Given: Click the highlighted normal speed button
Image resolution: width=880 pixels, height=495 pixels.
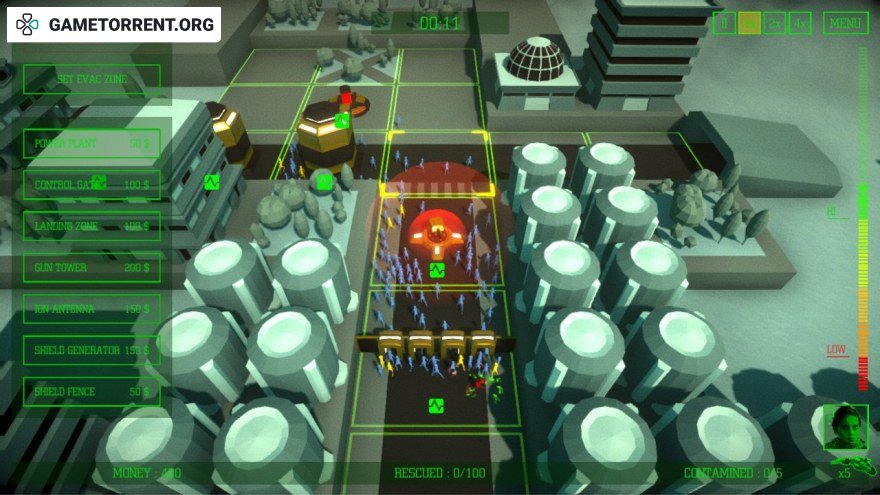Looking at the screenshot, I should 749,24.
